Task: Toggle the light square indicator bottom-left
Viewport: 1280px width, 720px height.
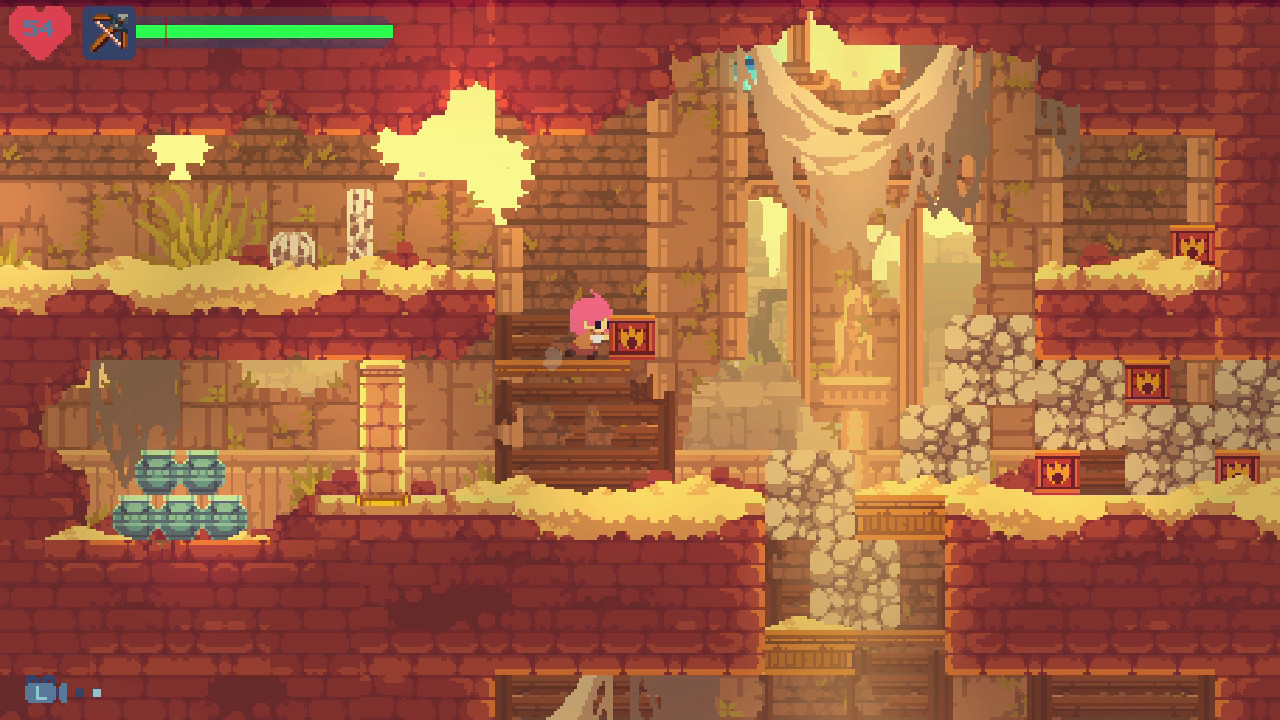Action: [97, 692]
